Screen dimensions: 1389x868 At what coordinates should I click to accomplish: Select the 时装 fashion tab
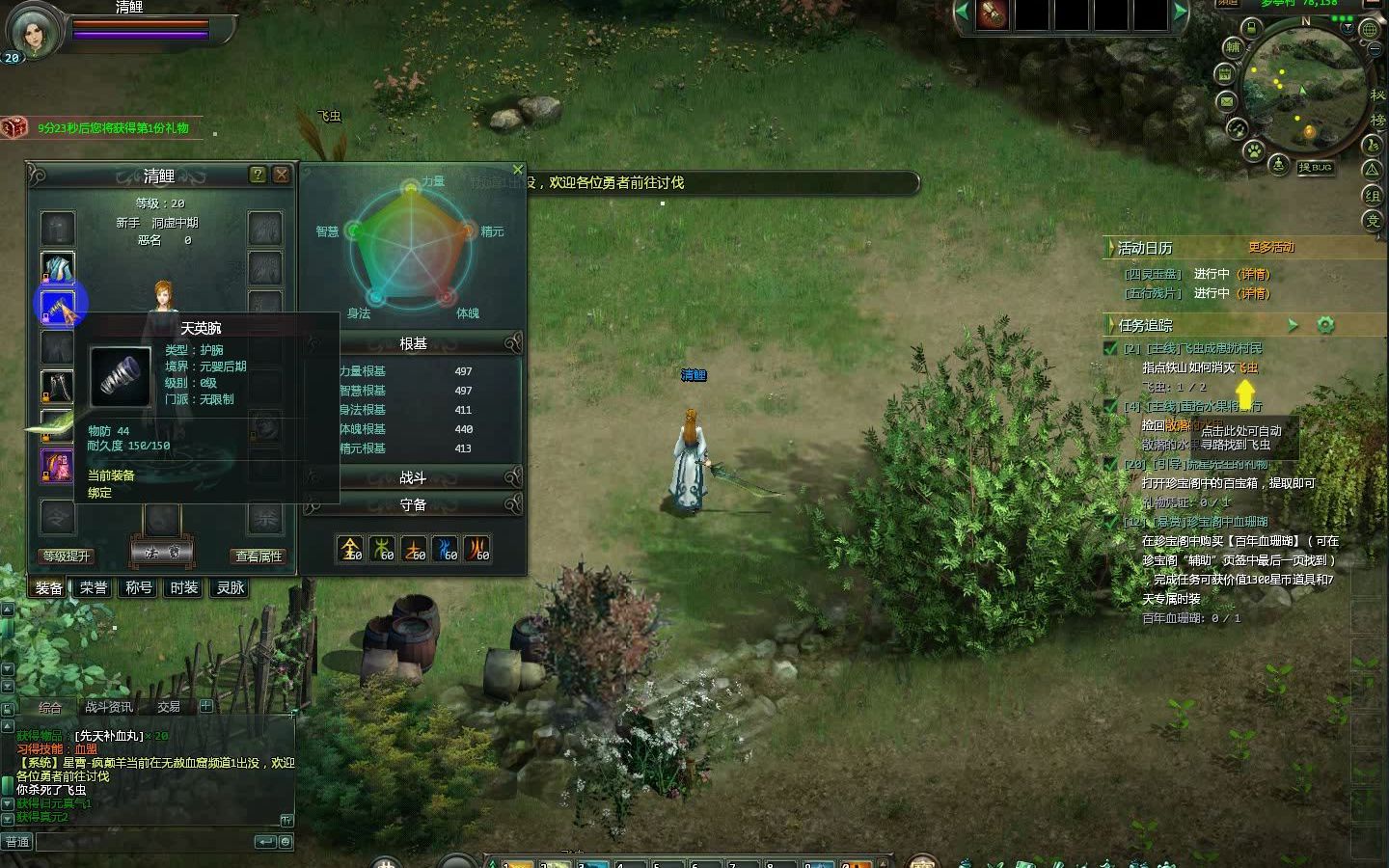click(x=183, y=587)
